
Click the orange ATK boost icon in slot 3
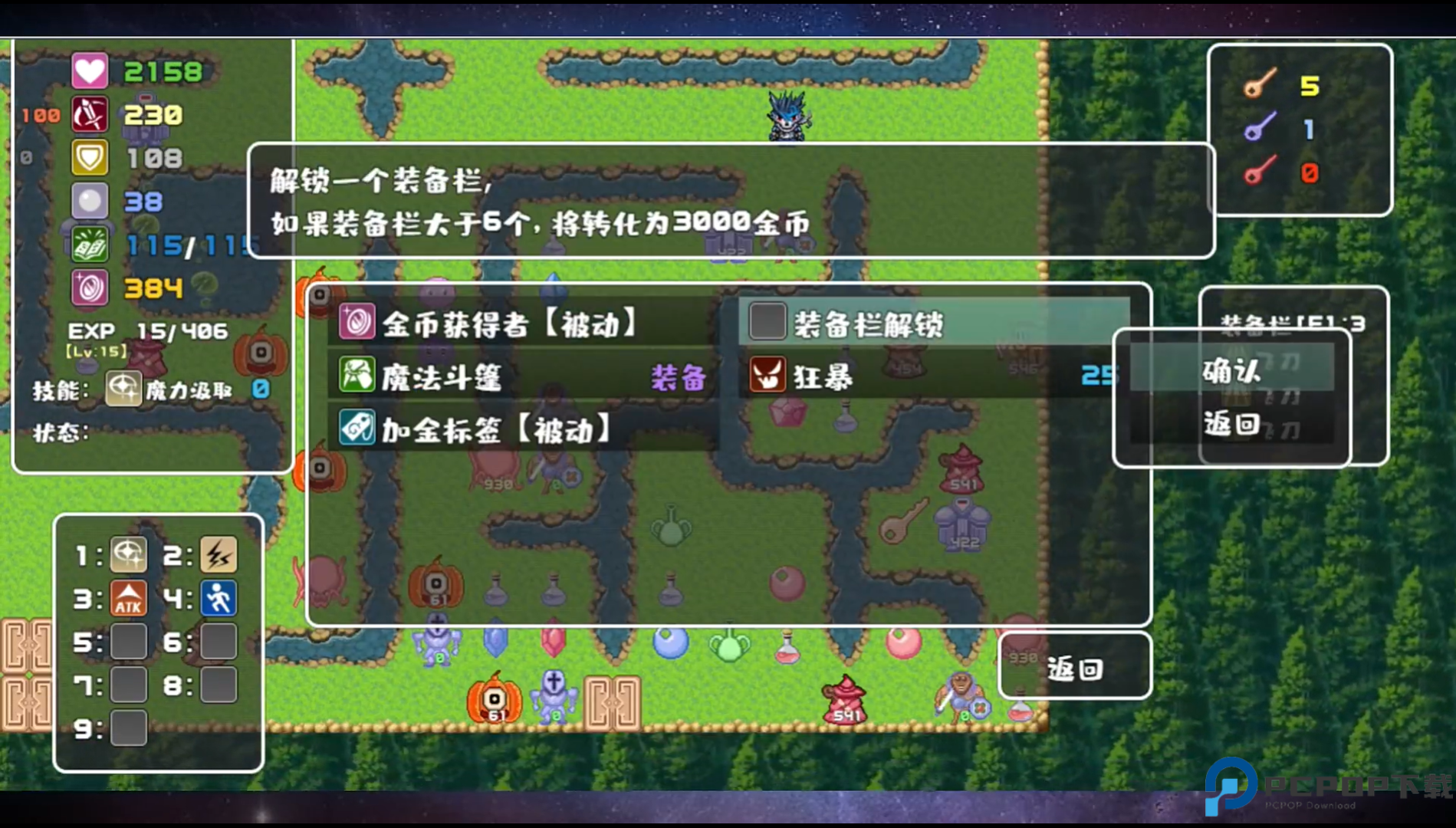(x=128, y=599)
